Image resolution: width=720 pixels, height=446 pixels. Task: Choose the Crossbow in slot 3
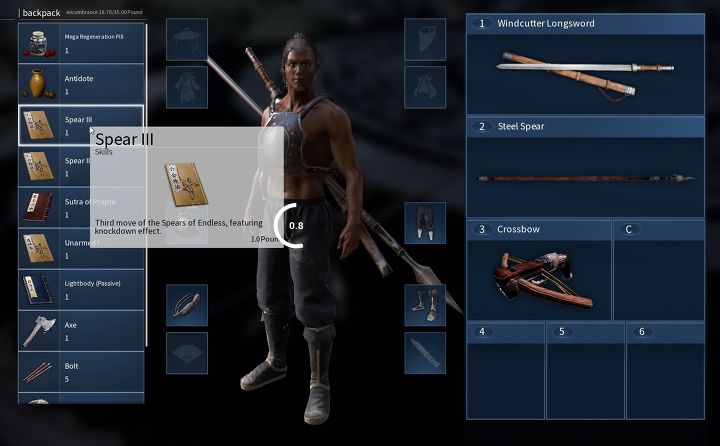[x=538, y=270]
